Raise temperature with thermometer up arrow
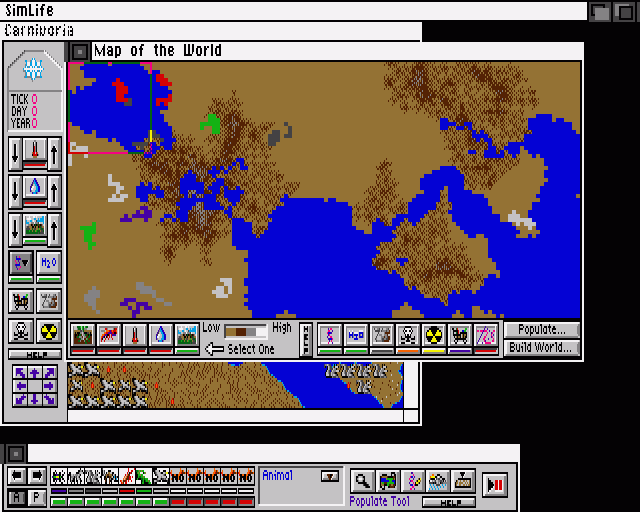The height and width of the screenshot is (512, 640). tap(54, 154)
